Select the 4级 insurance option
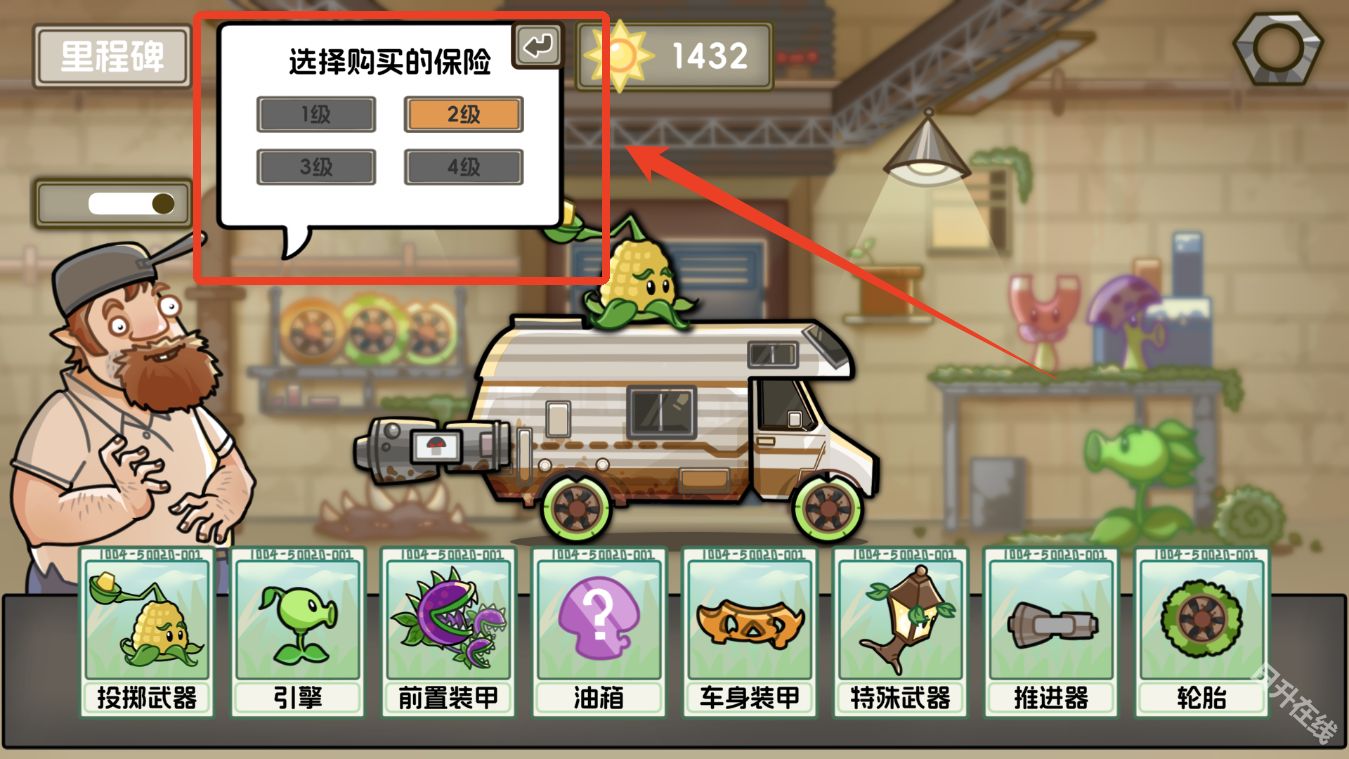This screenshot has height=759, width=1349. pos(463,166)
